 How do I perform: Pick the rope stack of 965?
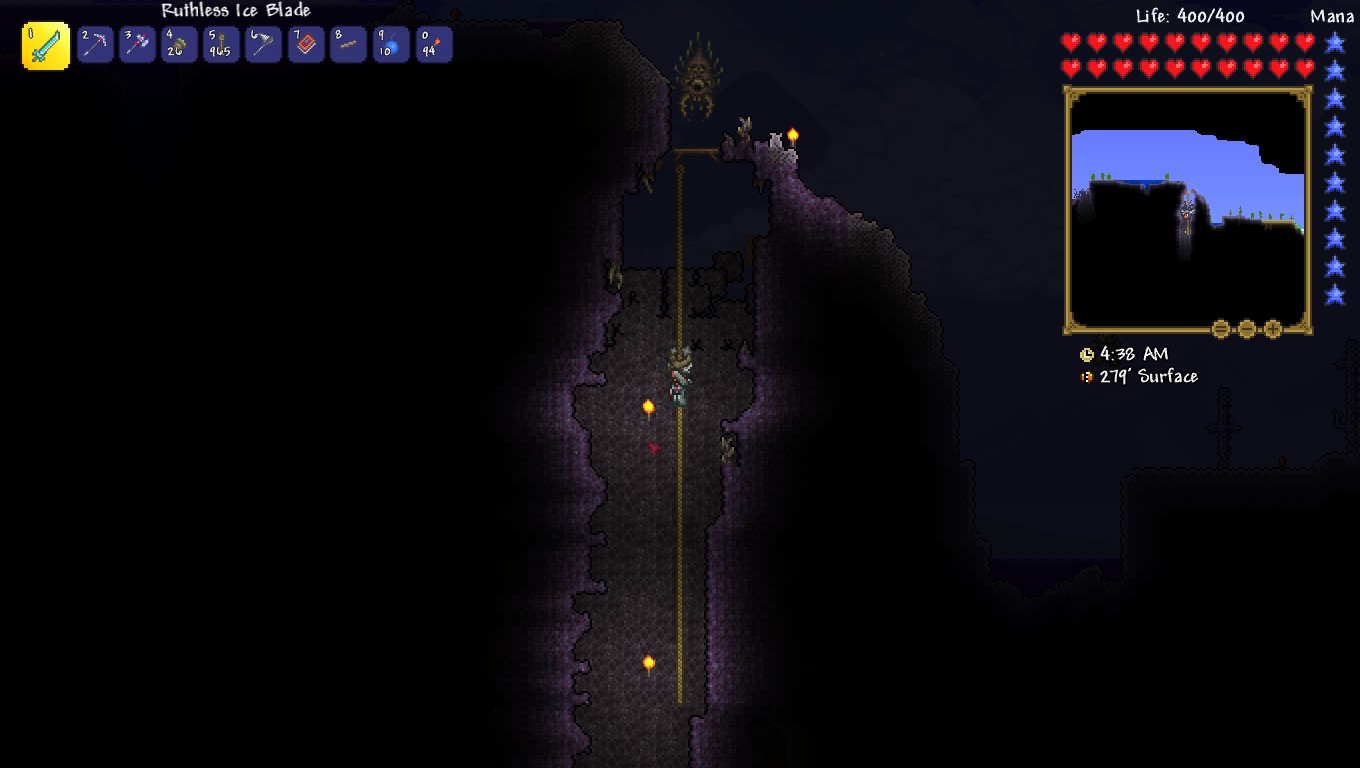tap(221, 45)
